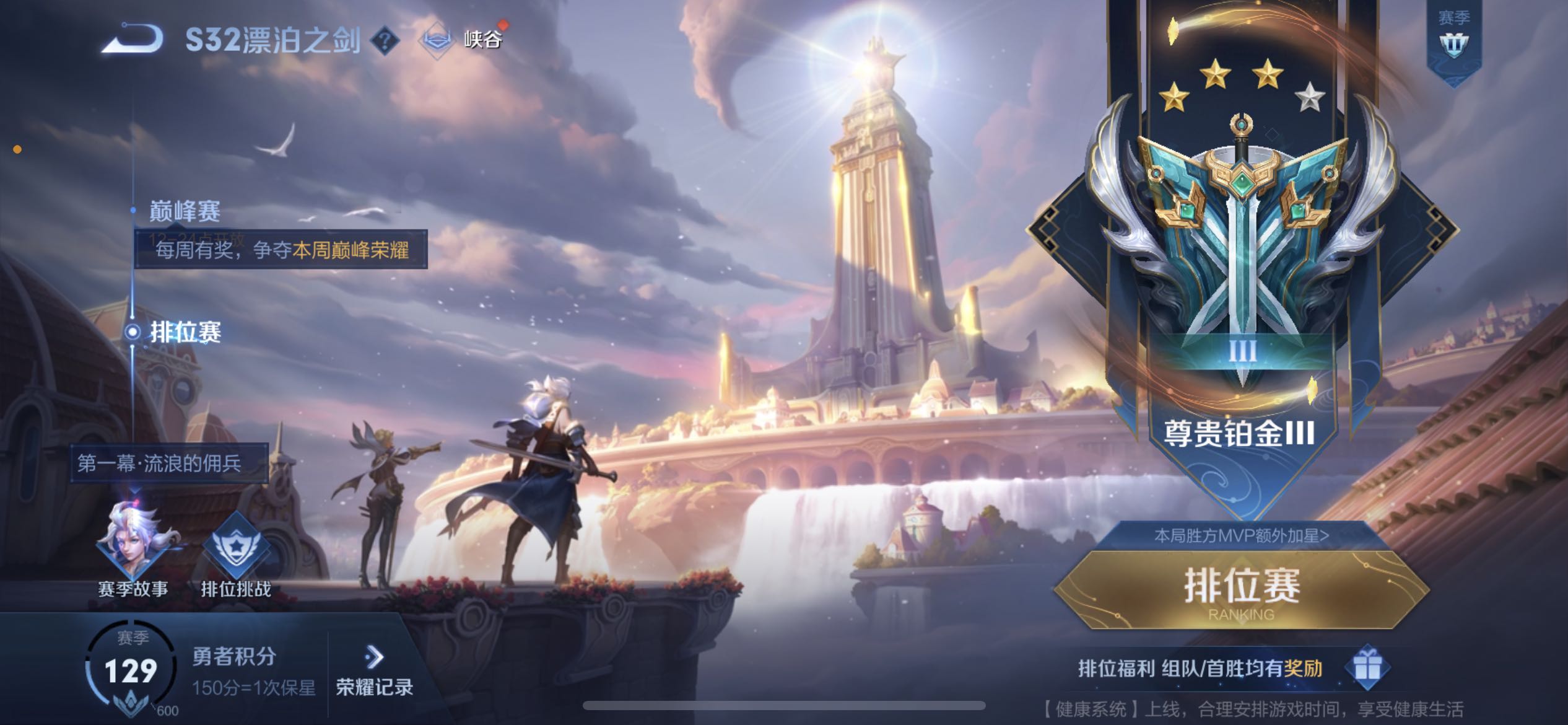Open the 赛季 season badge at top right
The height and width of the screenshot is (725, 1568).
(x=1453, y=38)
